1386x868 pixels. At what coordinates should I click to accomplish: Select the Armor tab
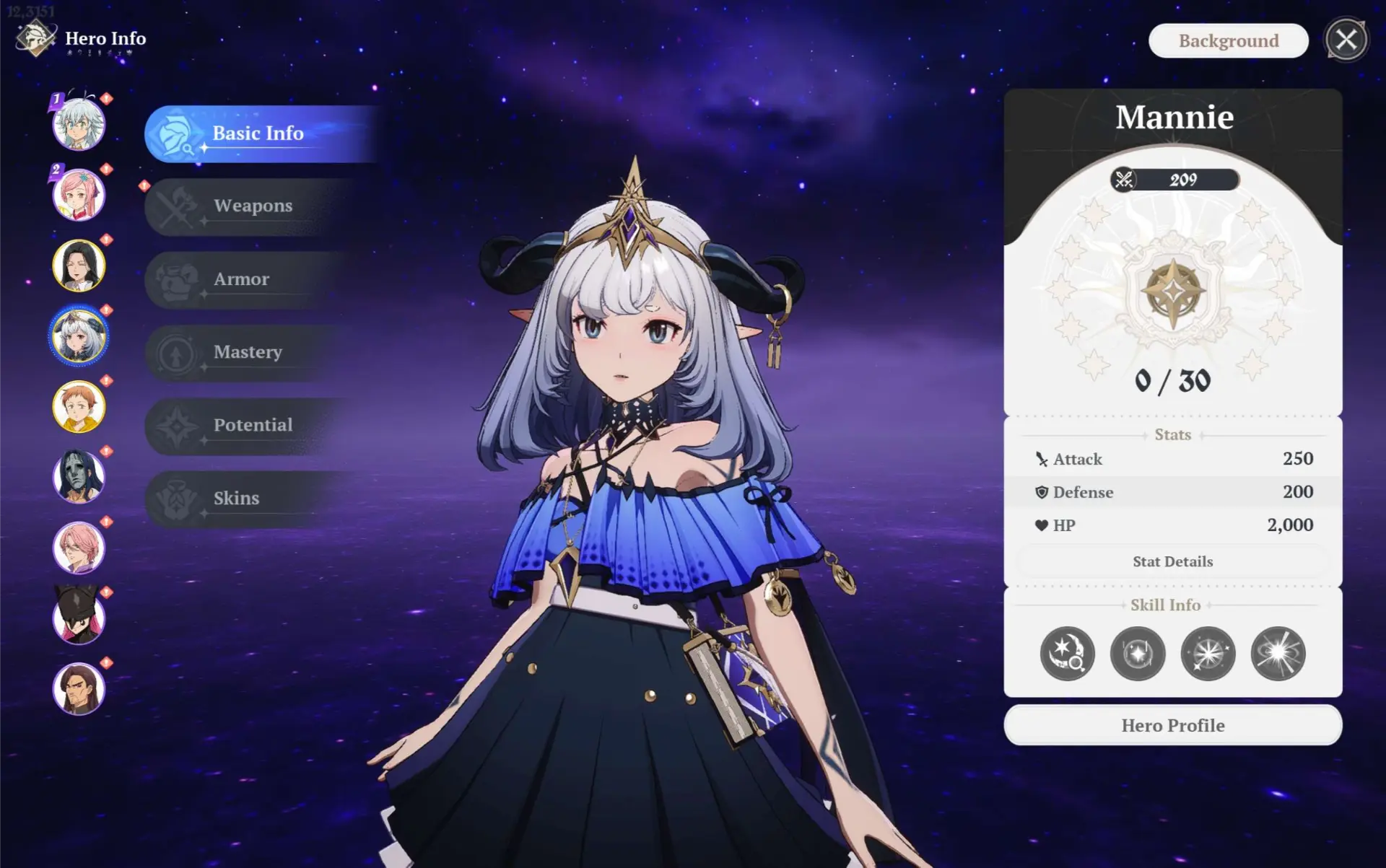pos(241,279)
